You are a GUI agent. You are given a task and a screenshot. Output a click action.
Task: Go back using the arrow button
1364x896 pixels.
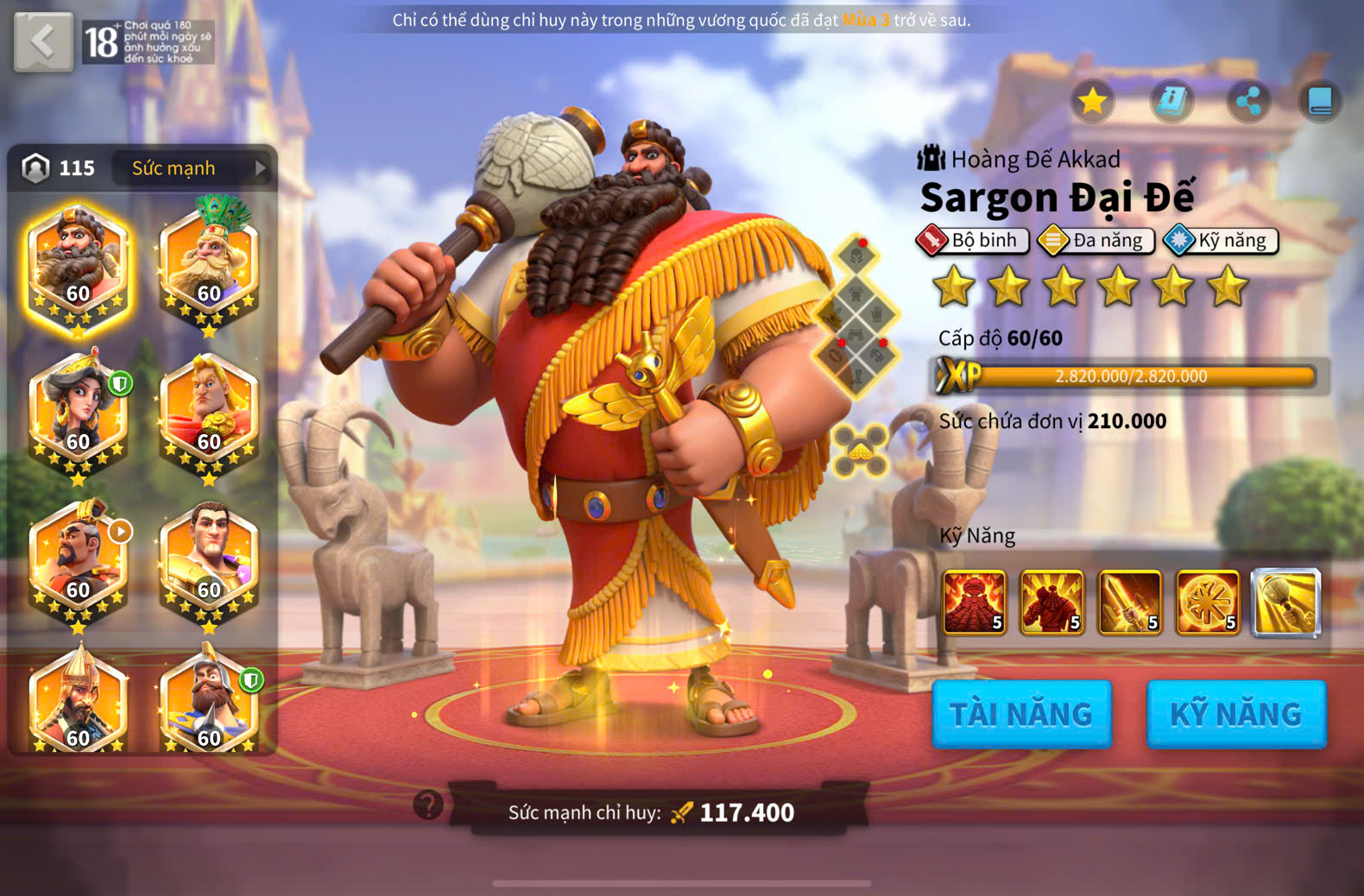click(43, 41)
